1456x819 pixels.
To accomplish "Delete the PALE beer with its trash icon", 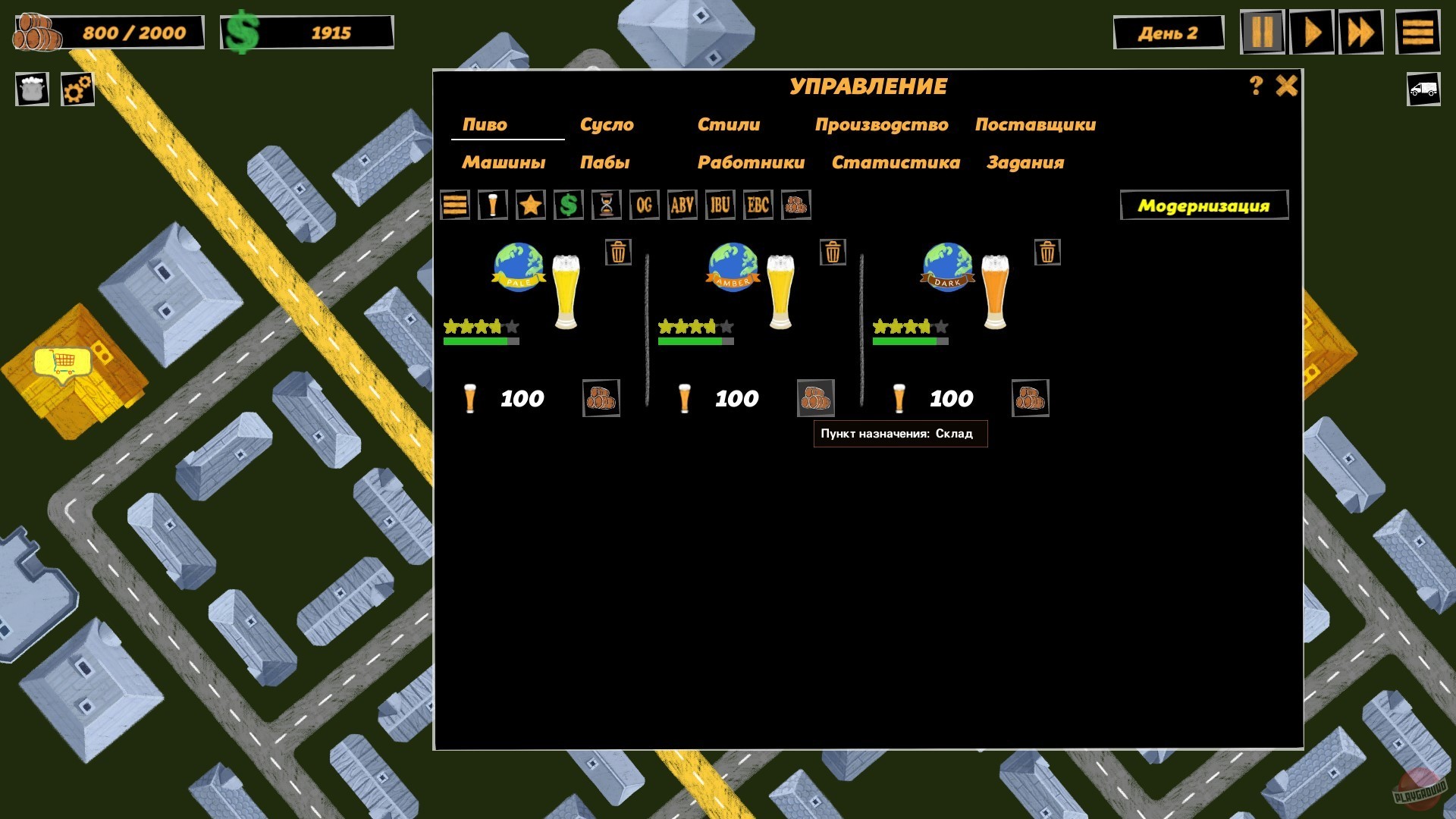I will point(617,253).
